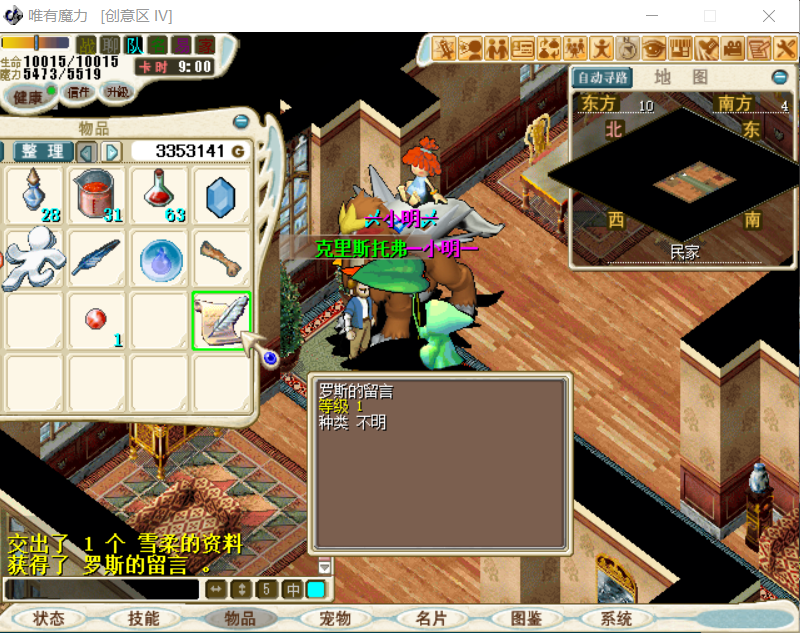
Task: Go to the next inventory page arrow
Action: pos(112,151)
